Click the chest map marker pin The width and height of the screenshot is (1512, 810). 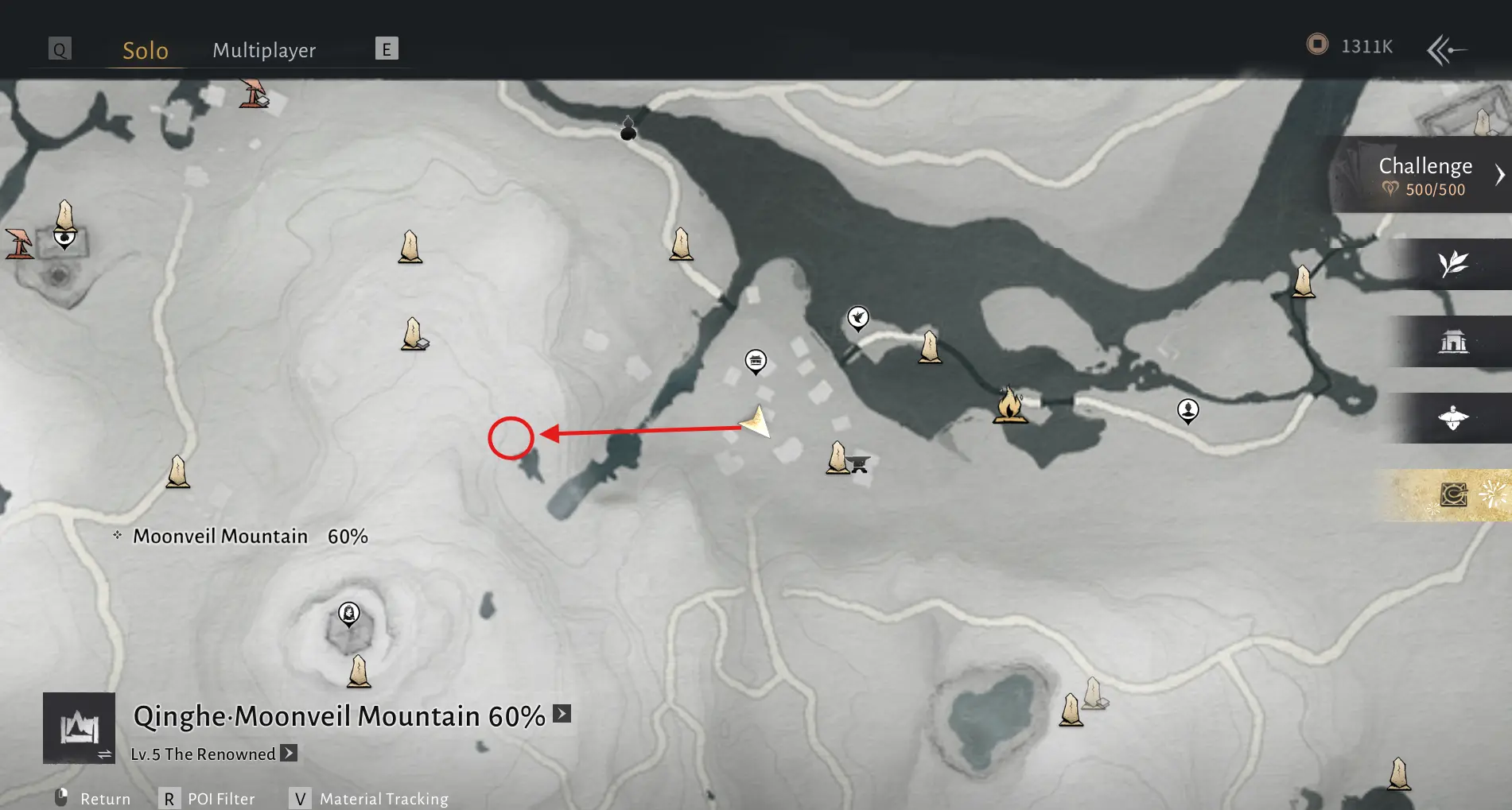(x=756, y=361)
